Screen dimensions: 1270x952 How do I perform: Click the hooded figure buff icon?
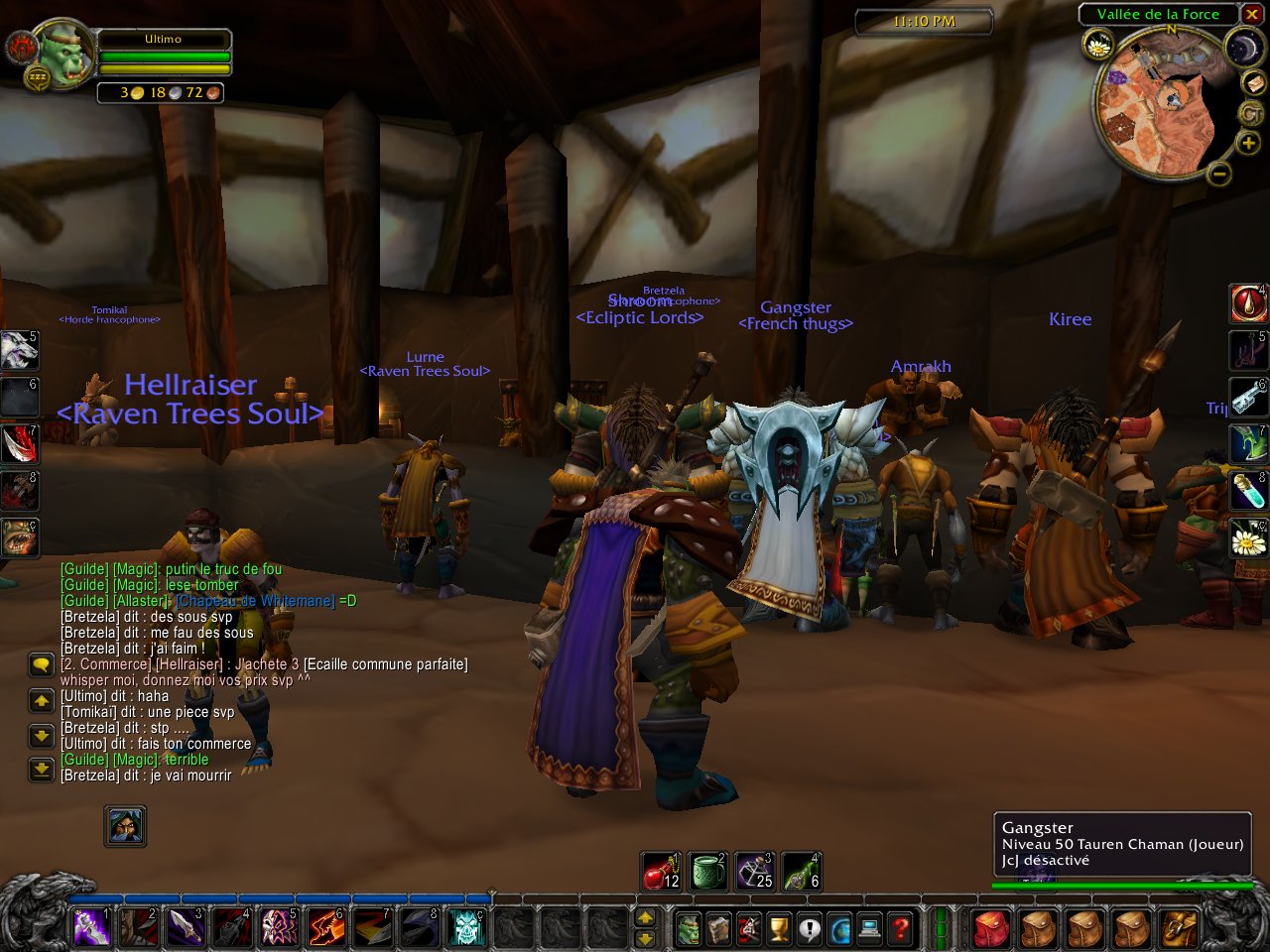pyautogui.click(x=125, y=825)
